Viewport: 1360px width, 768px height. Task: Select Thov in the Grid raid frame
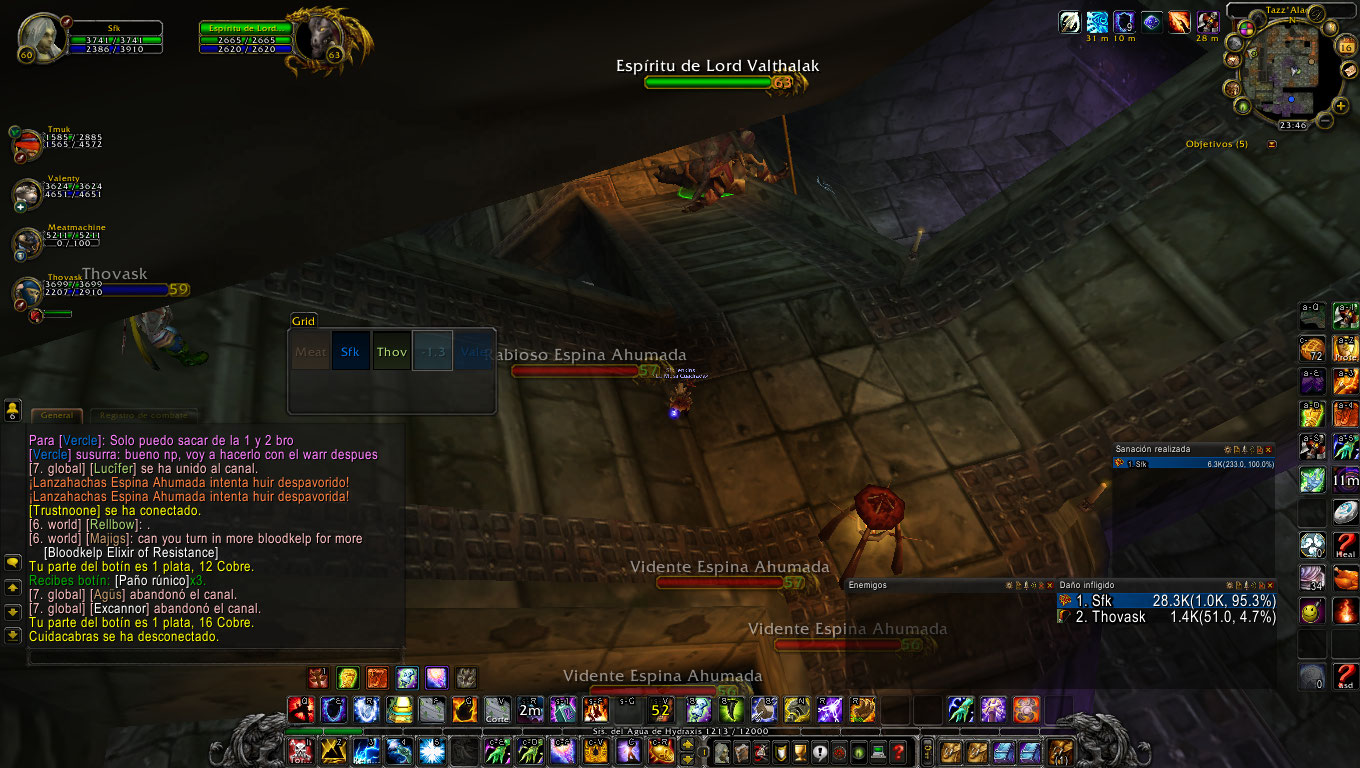coord(391,351)
